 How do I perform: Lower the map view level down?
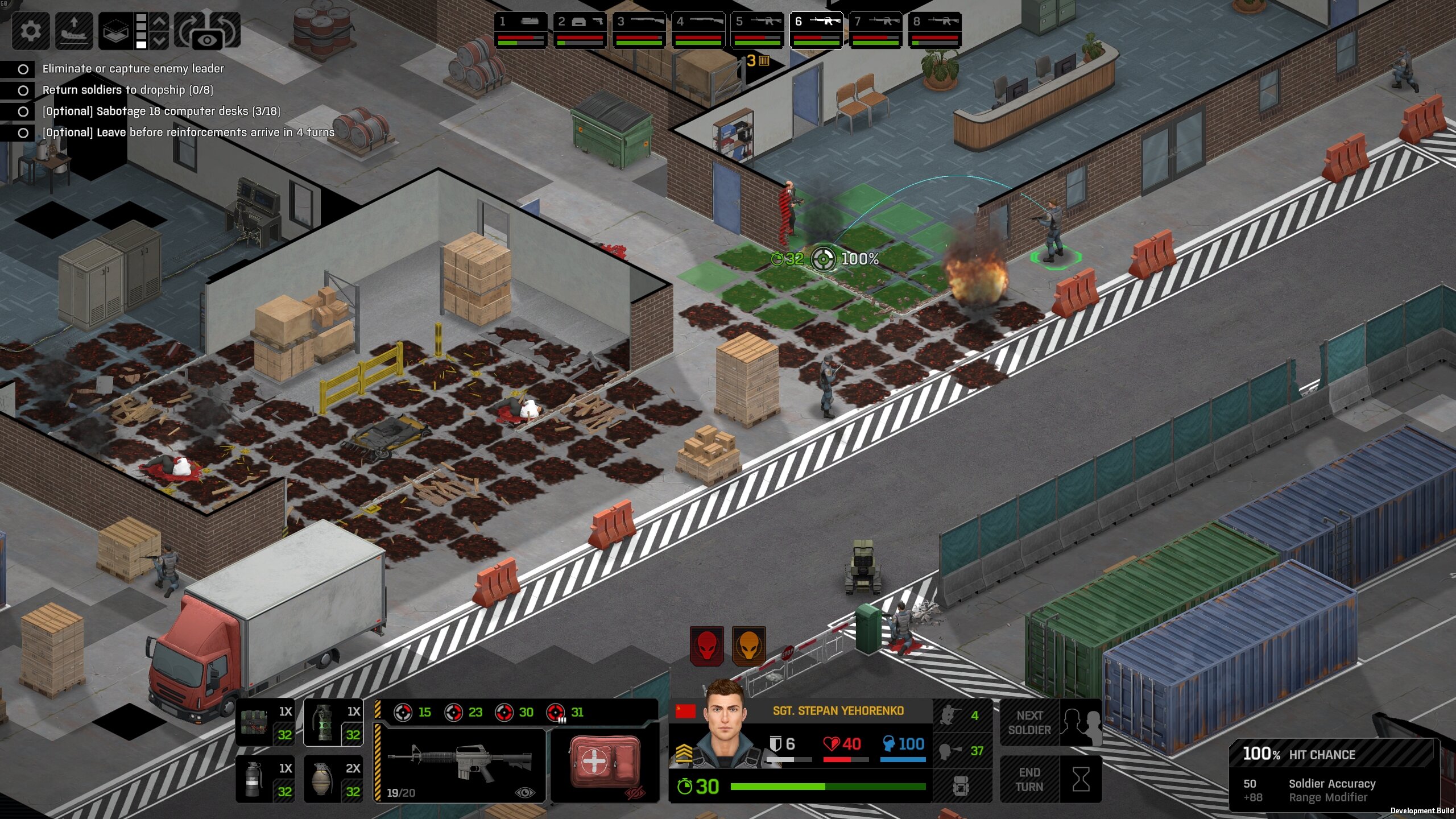click(x=160, y=40)
